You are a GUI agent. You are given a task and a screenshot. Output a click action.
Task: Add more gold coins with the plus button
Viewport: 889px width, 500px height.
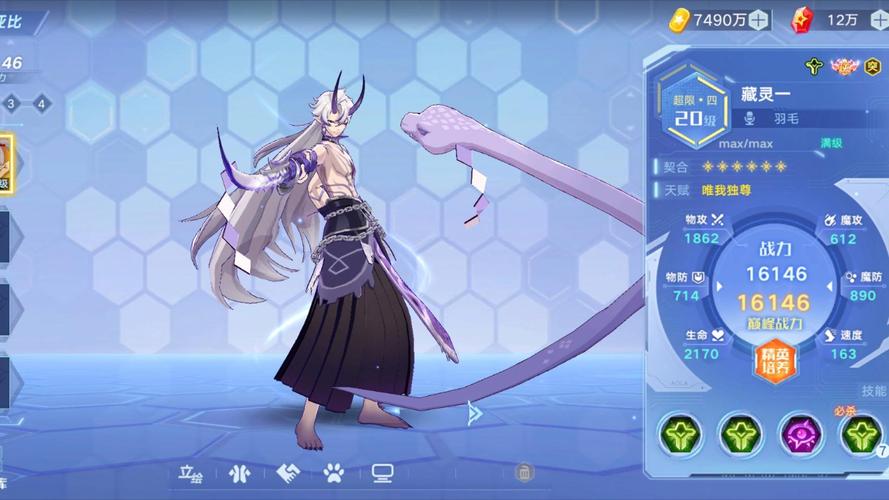pyautogui.click(x=759, y=19)
